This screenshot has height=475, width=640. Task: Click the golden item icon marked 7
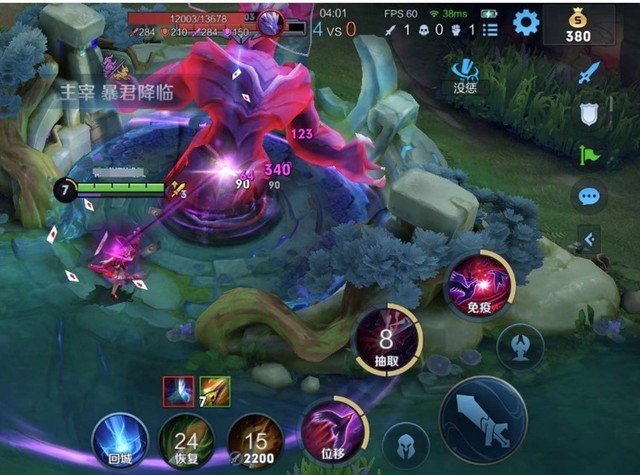(x=214, y=392)
